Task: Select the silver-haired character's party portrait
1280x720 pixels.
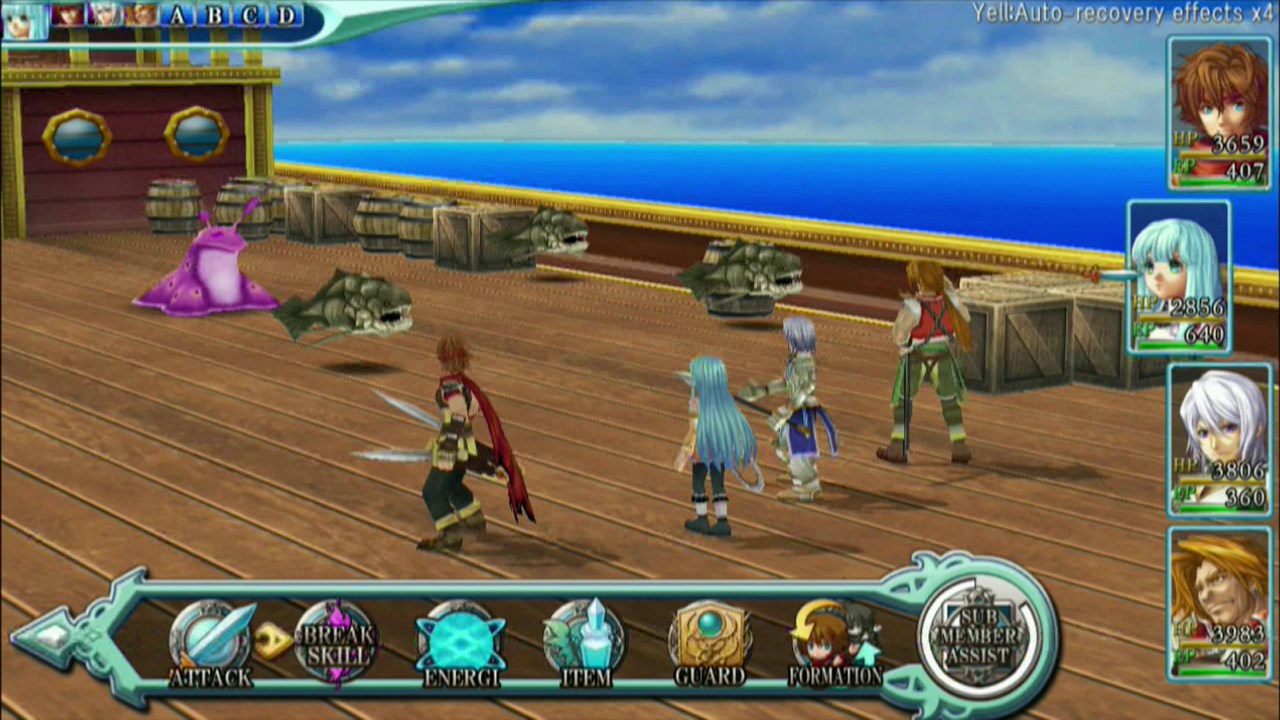Action: 1219,440
